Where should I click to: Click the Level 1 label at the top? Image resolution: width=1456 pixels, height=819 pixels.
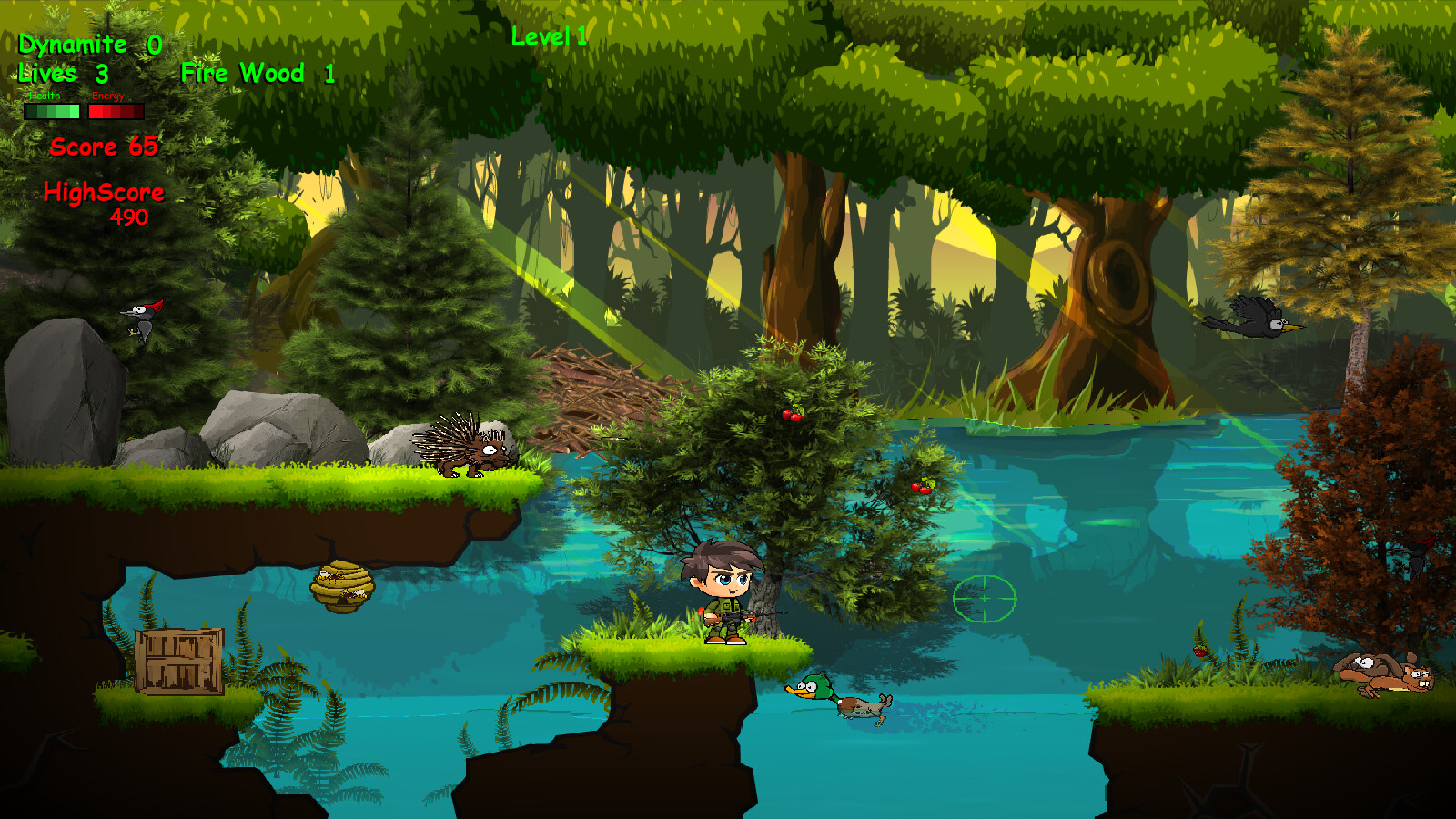[x=549, y=37]
